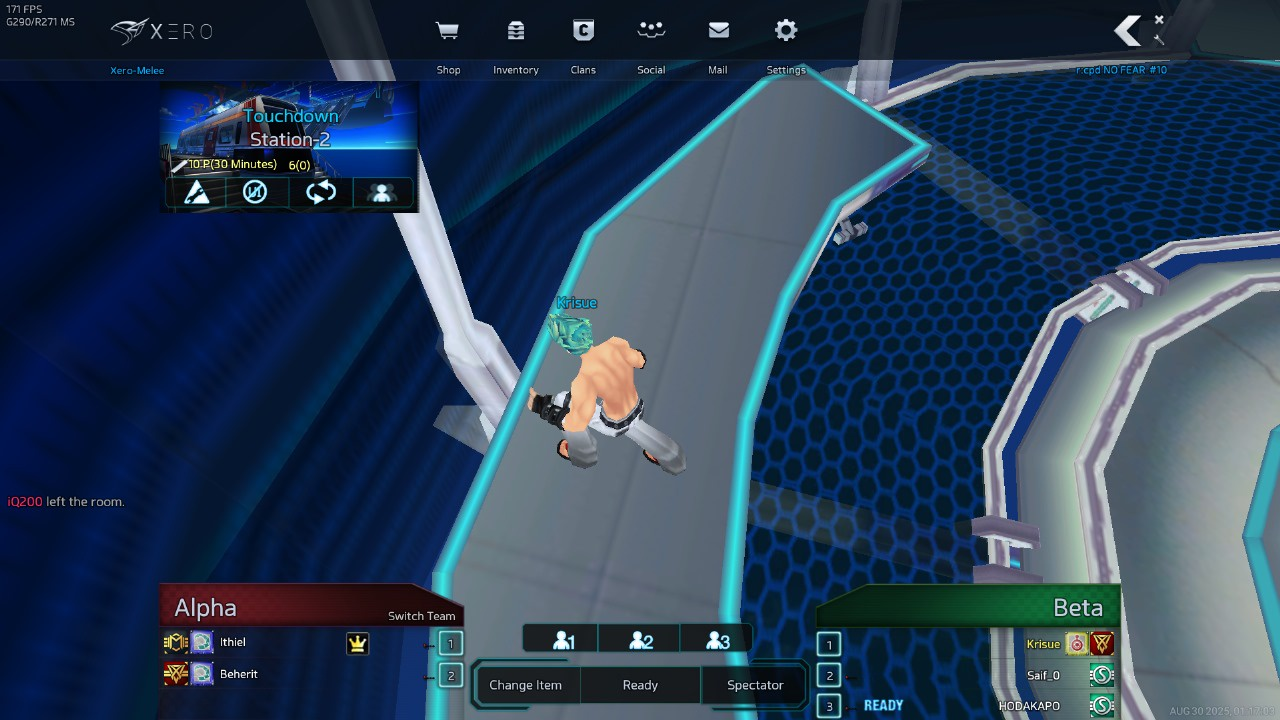Click the small wrench icon near back arrow
This screenshot has width=1280, height=720.
click(1158, 40)
